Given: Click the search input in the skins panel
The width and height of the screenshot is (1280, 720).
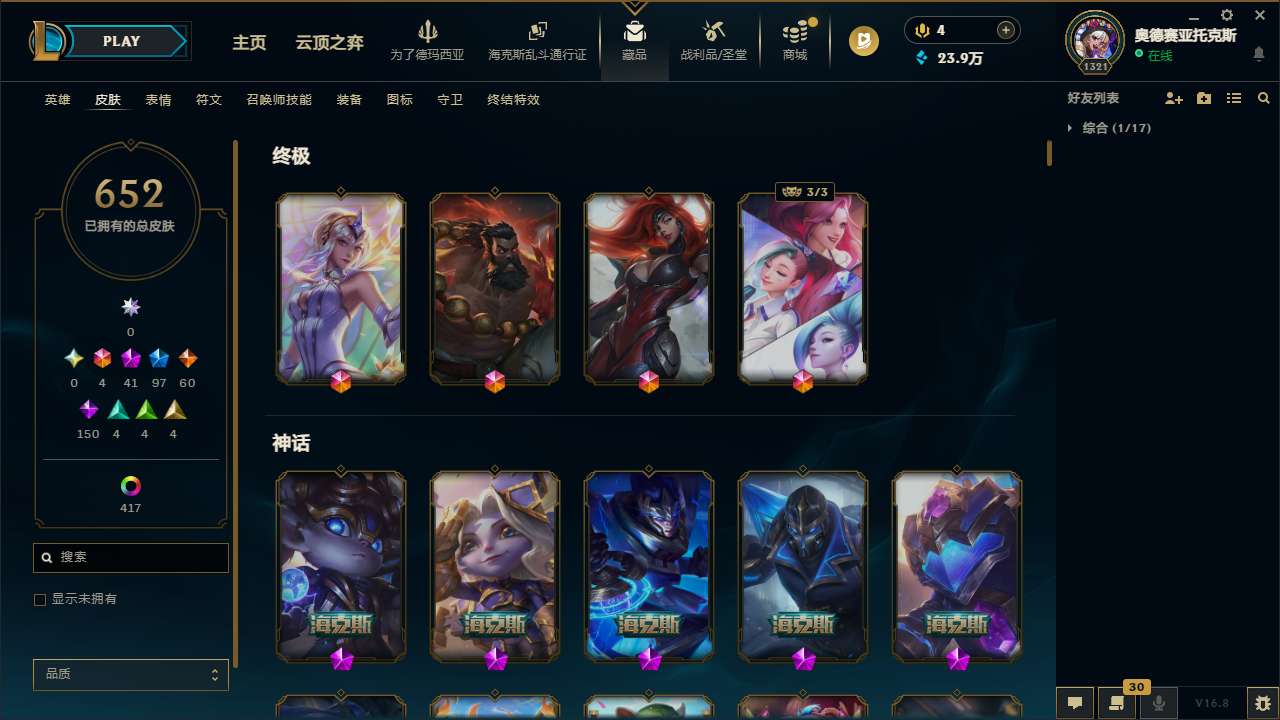Looking at the screenshot, I should click(130, 557).
